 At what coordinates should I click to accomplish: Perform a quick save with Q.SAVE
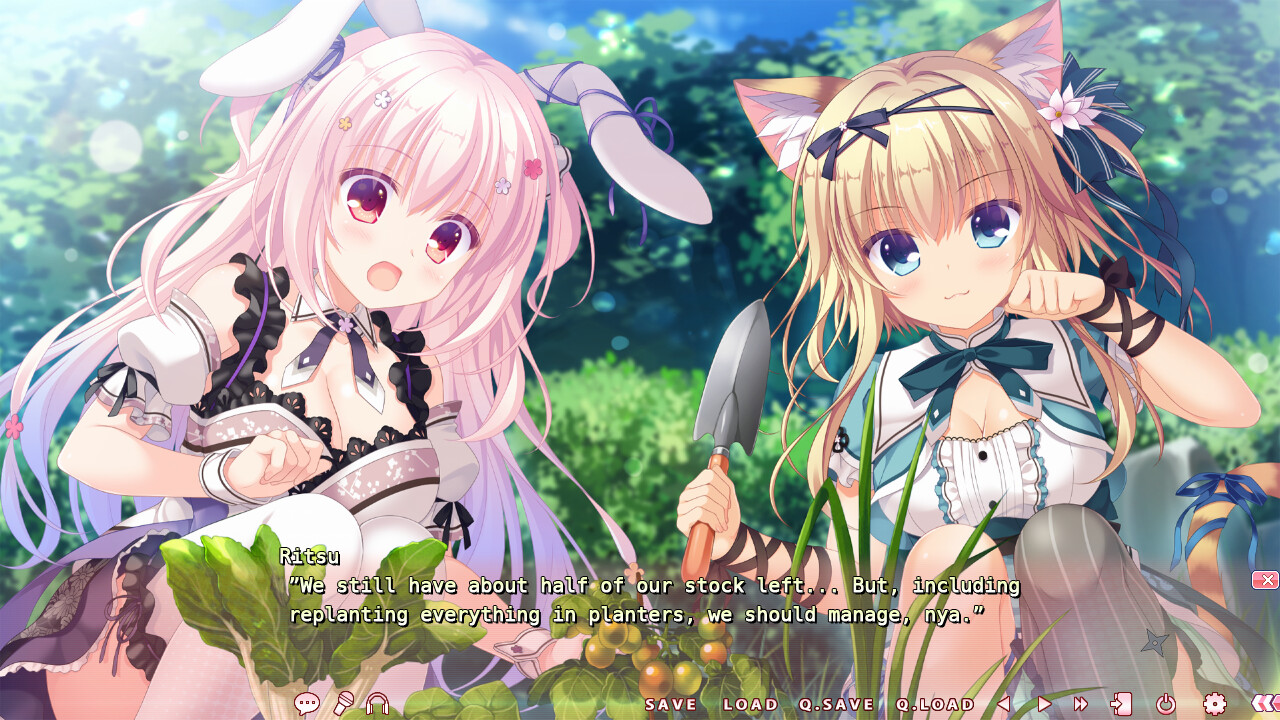(x=836, y=704)
